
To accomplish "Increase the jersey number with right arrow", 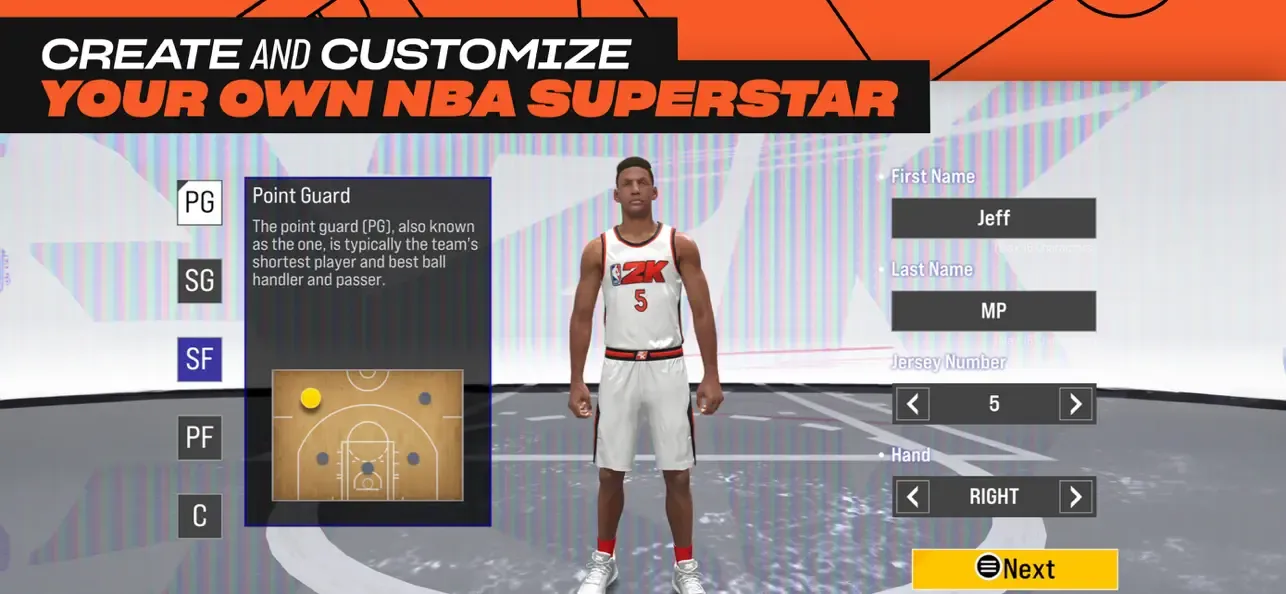I will point(1075,404).
